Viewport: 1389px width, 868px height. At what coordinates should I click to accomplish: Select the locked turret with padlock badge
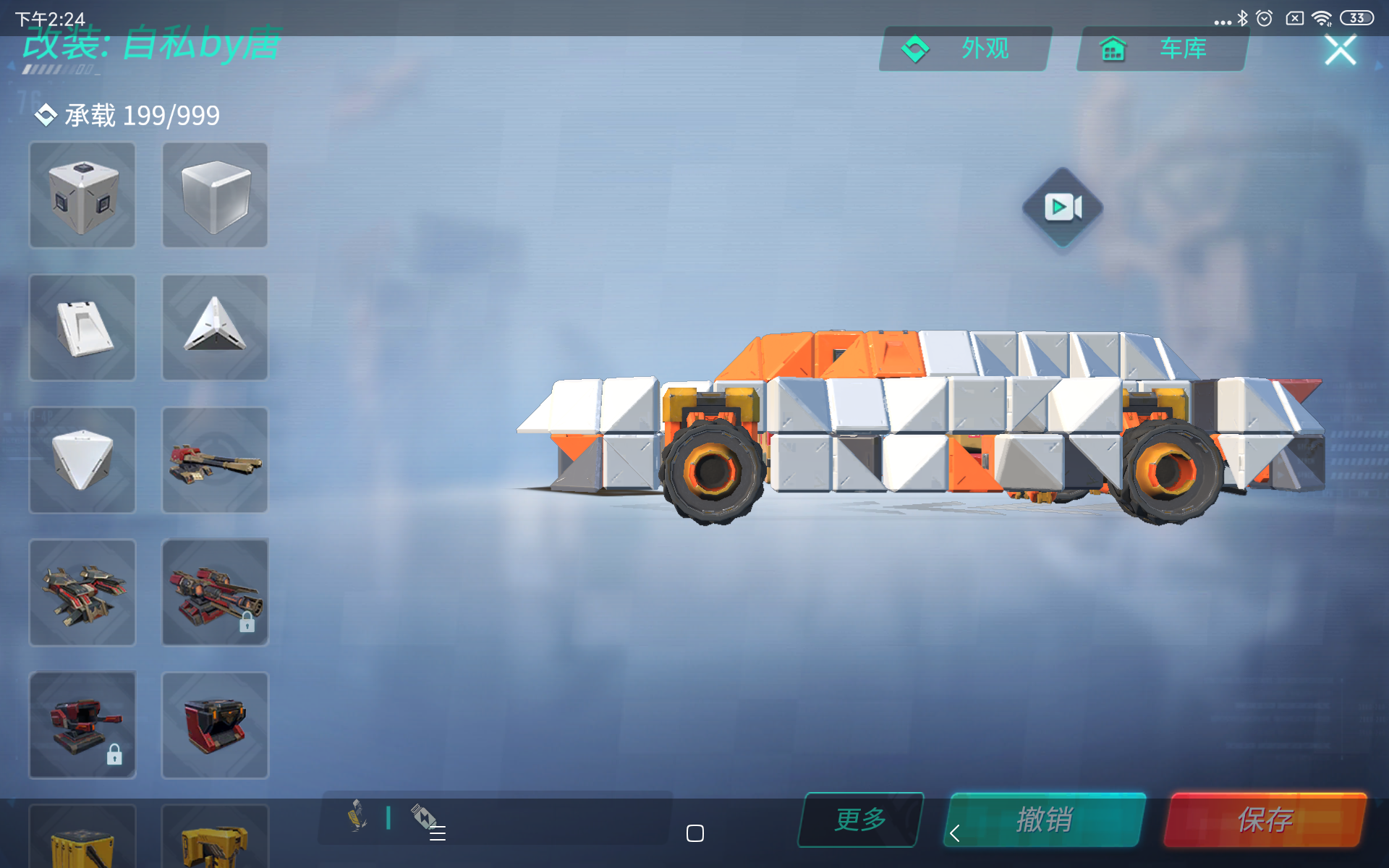coord(82,725)
